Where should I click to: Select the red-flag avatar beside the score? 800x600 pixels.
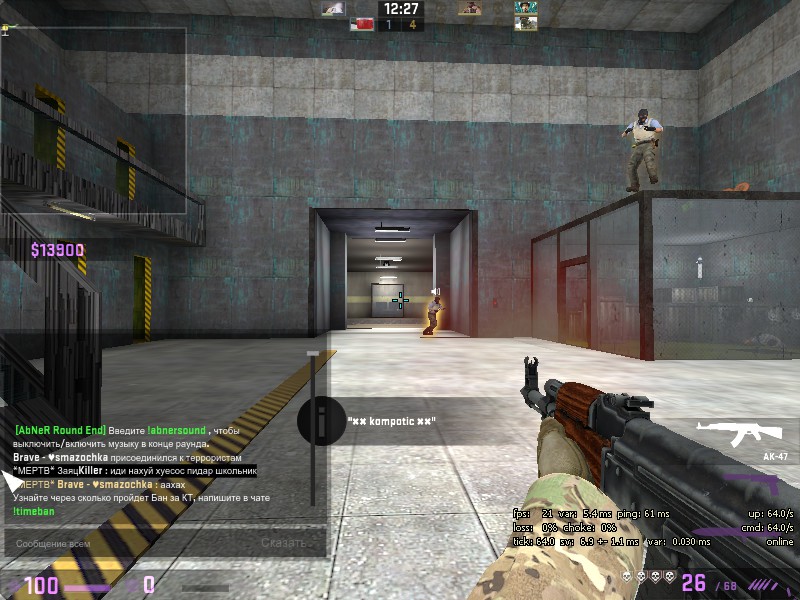click(361, 24)
